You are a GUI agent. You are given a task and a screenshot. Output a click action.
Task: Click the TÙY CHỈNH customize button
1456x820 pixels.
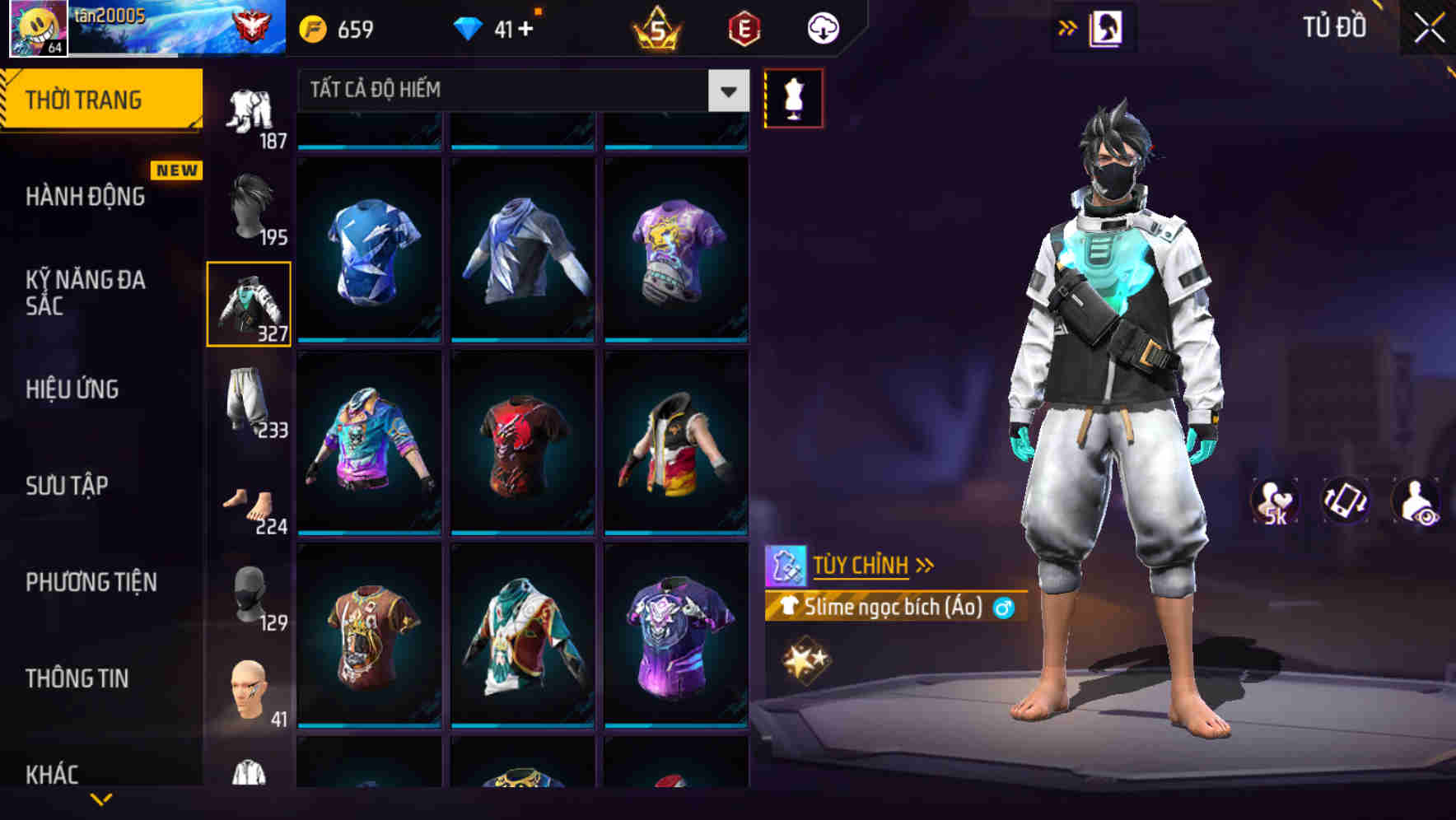coord(861,565)
